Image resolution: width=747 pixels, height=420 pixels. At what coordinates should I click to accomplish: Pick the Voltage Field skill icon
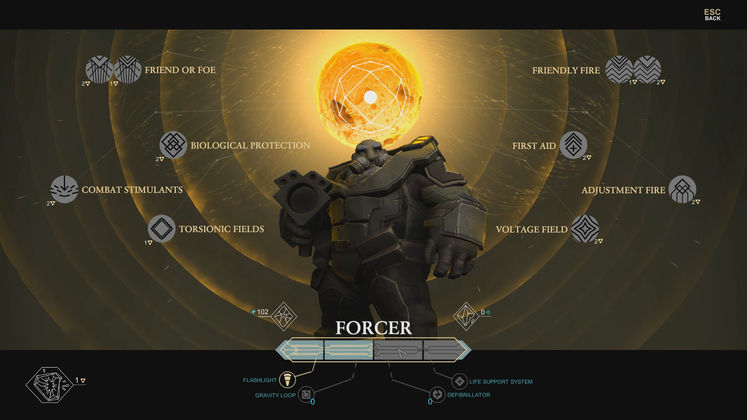point(585,229)
